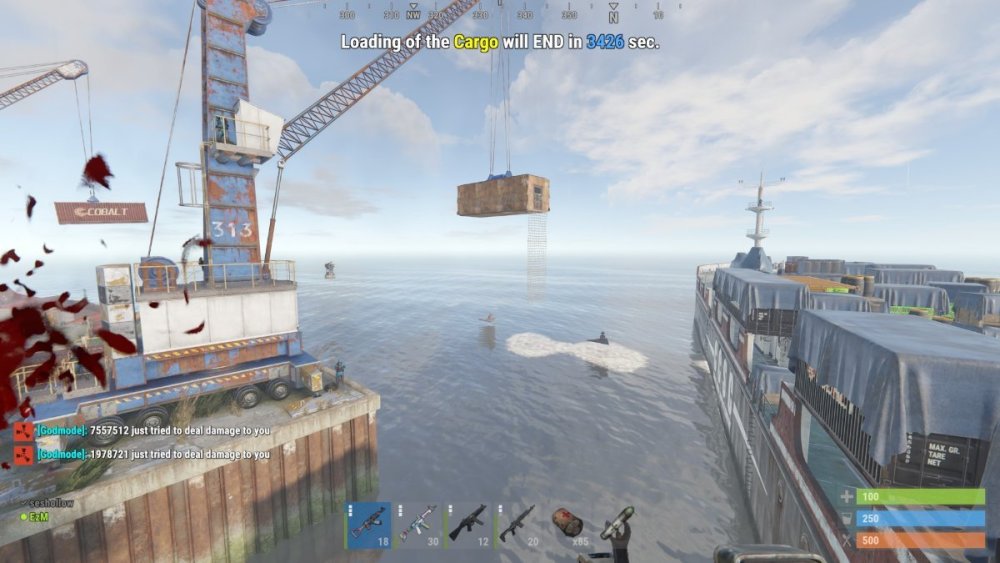Equip the colorful skinned rifle with 30 rounds
Viewport: 1000px width, 563px height.
419,525
